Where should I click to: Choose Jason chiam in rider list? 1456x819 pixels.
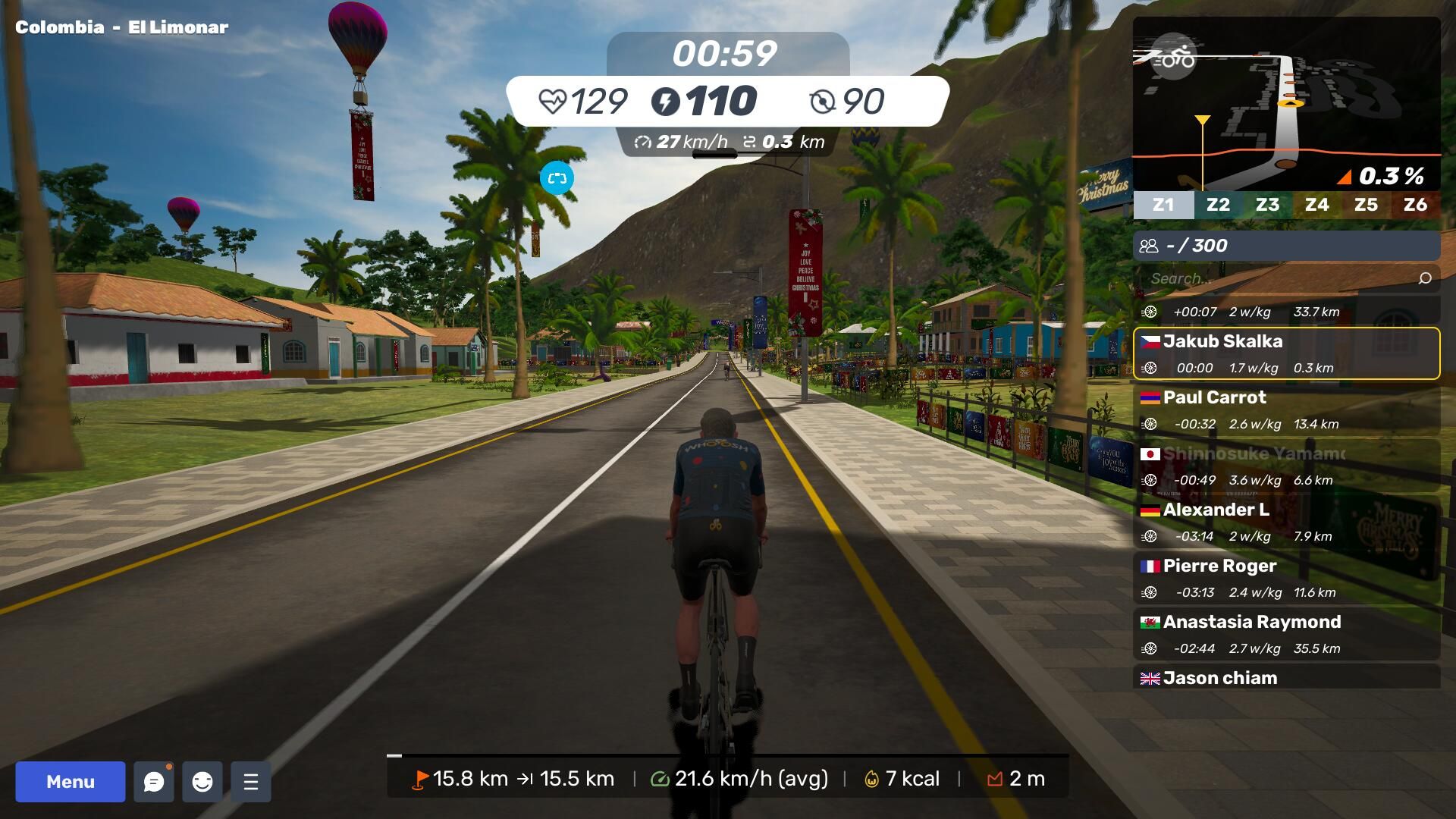coord(1286,678)
